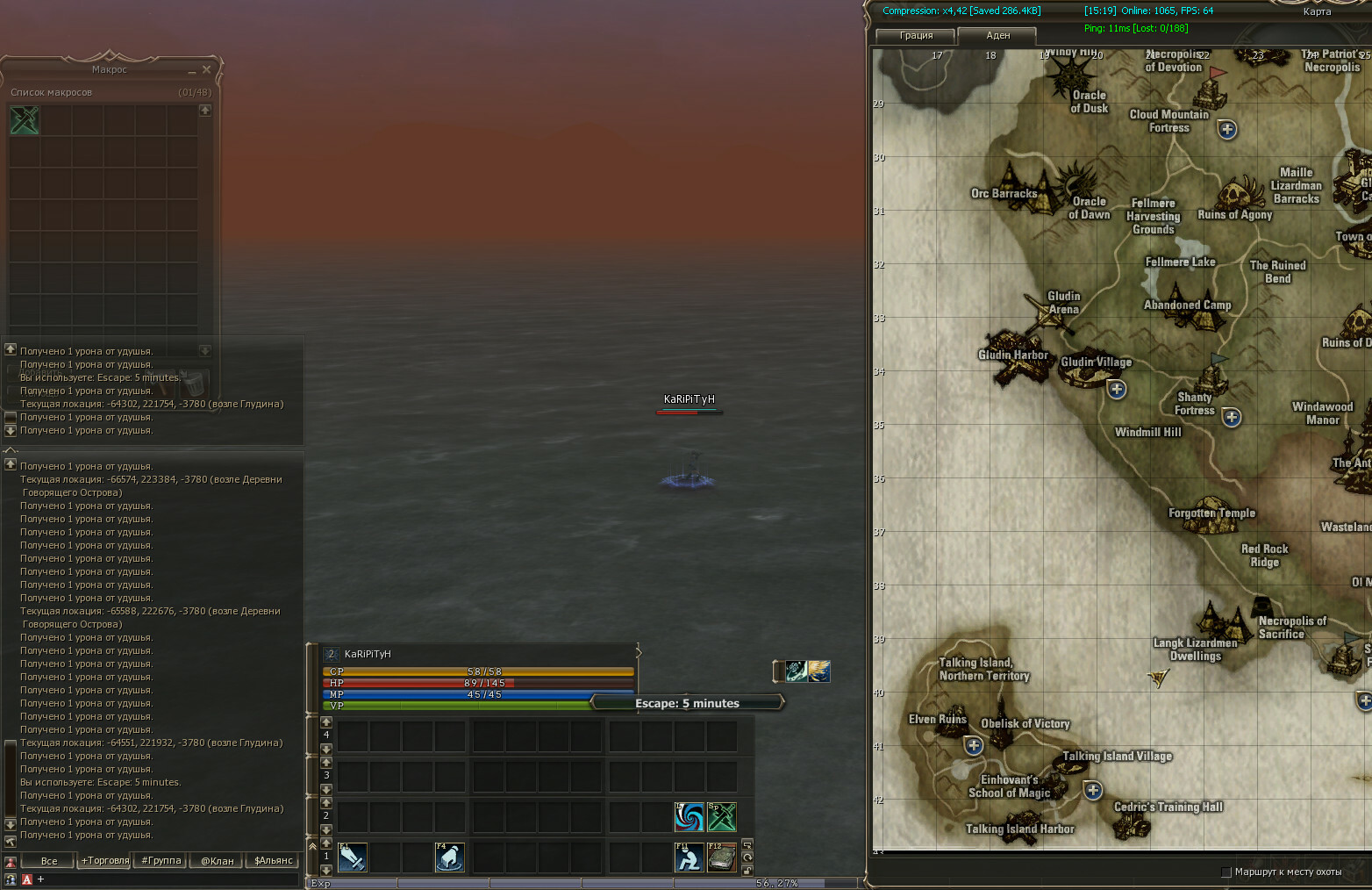
Task: Toggle the Маршрут к месту охоты checkbox
Action: pos(1226,872)
